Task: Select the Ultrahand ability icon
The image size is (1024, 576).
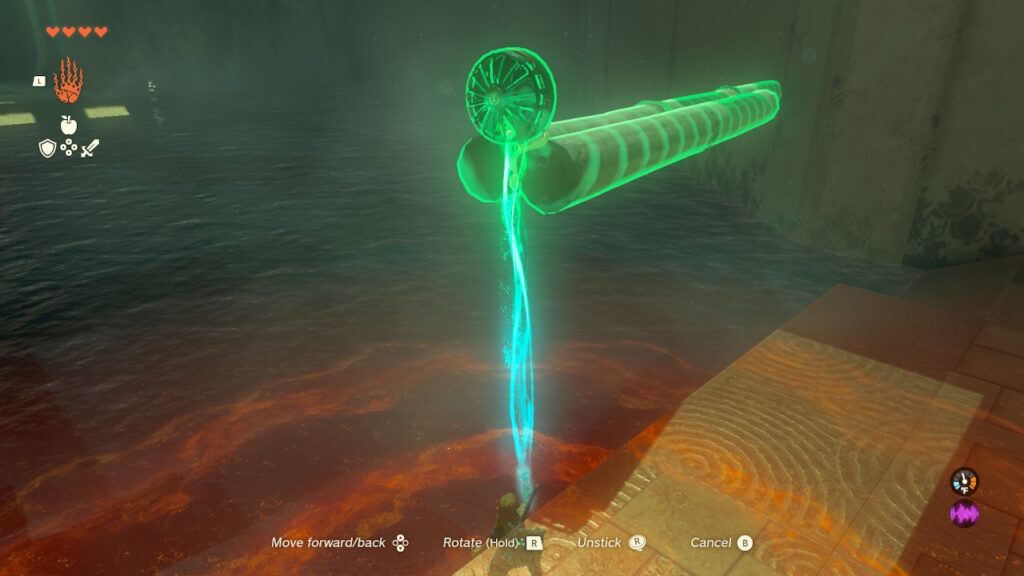Action: [67, 81]
